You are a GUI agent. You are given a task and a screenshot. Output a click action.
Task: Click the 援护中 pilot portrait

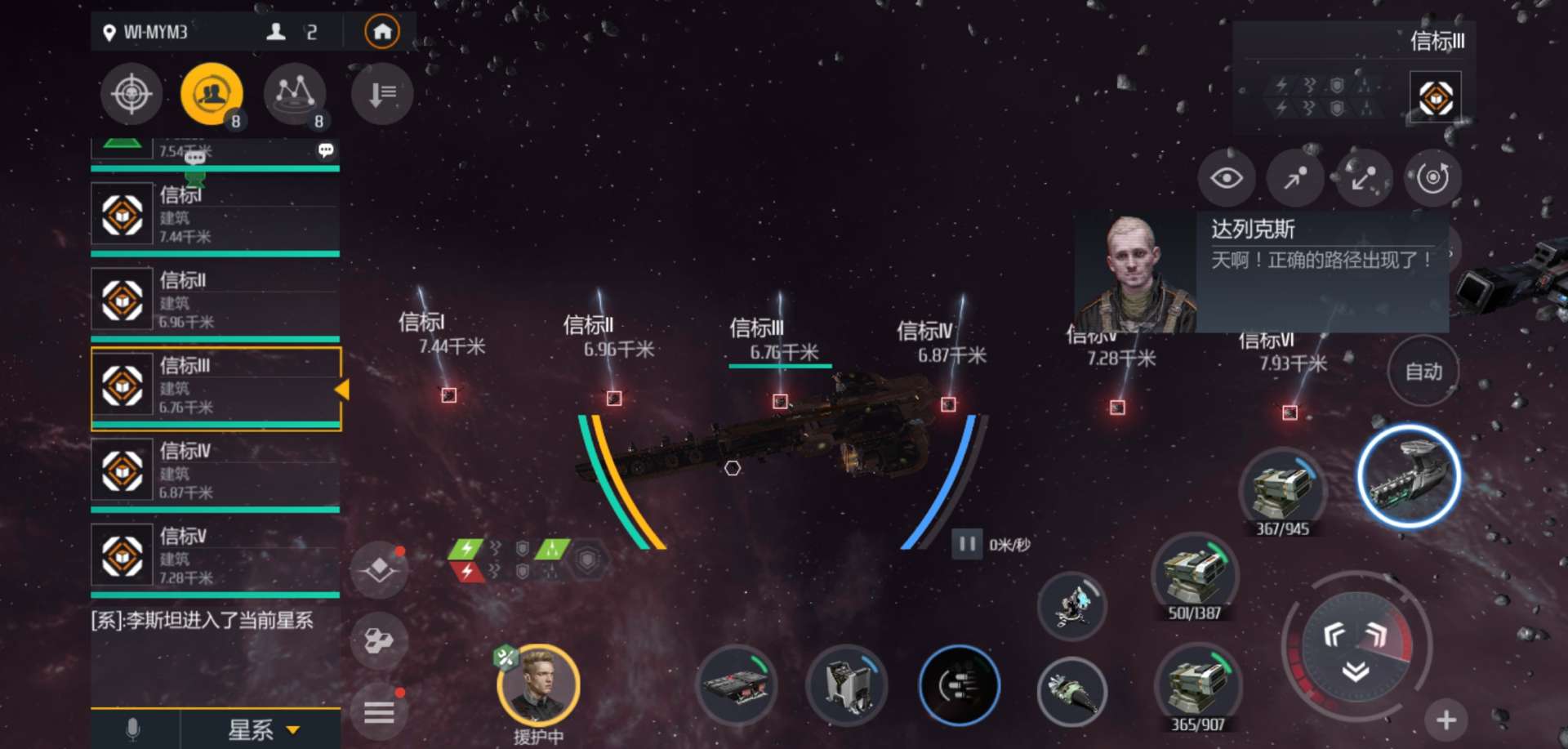[x=538, y=685]
